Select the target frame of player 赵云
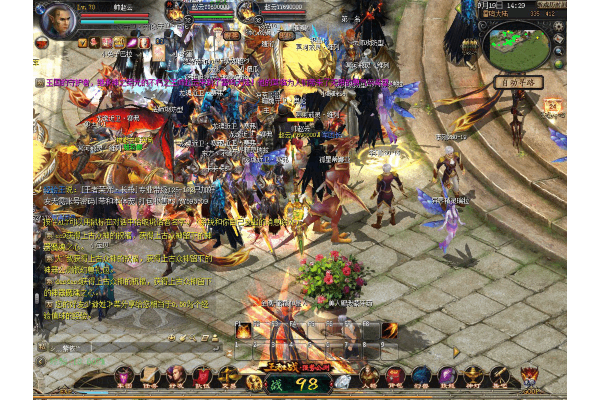The height and width of the screenshot is (400, 600). 195,10
